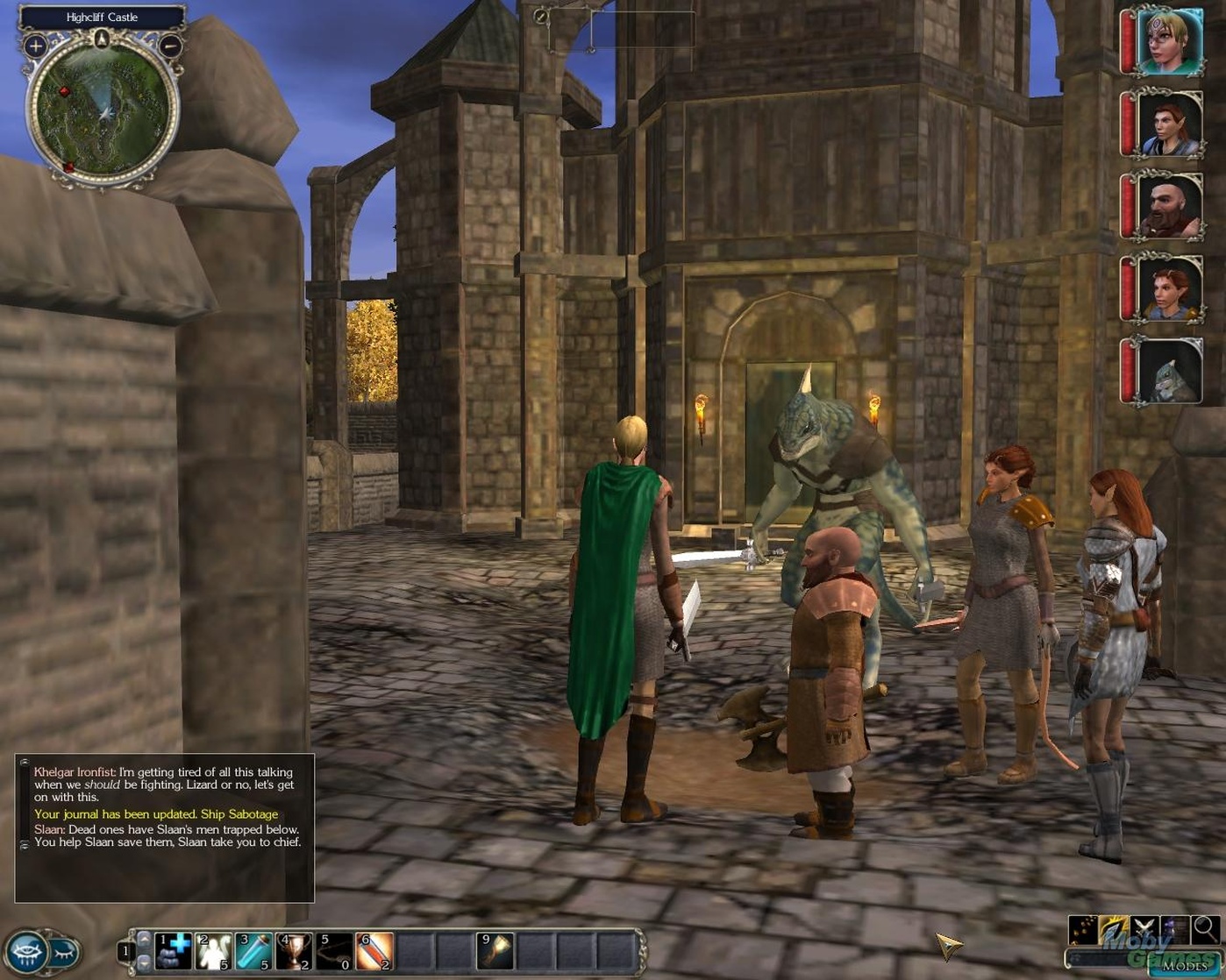
Task: Select the blonde hero portrait
Action: 1168,40
